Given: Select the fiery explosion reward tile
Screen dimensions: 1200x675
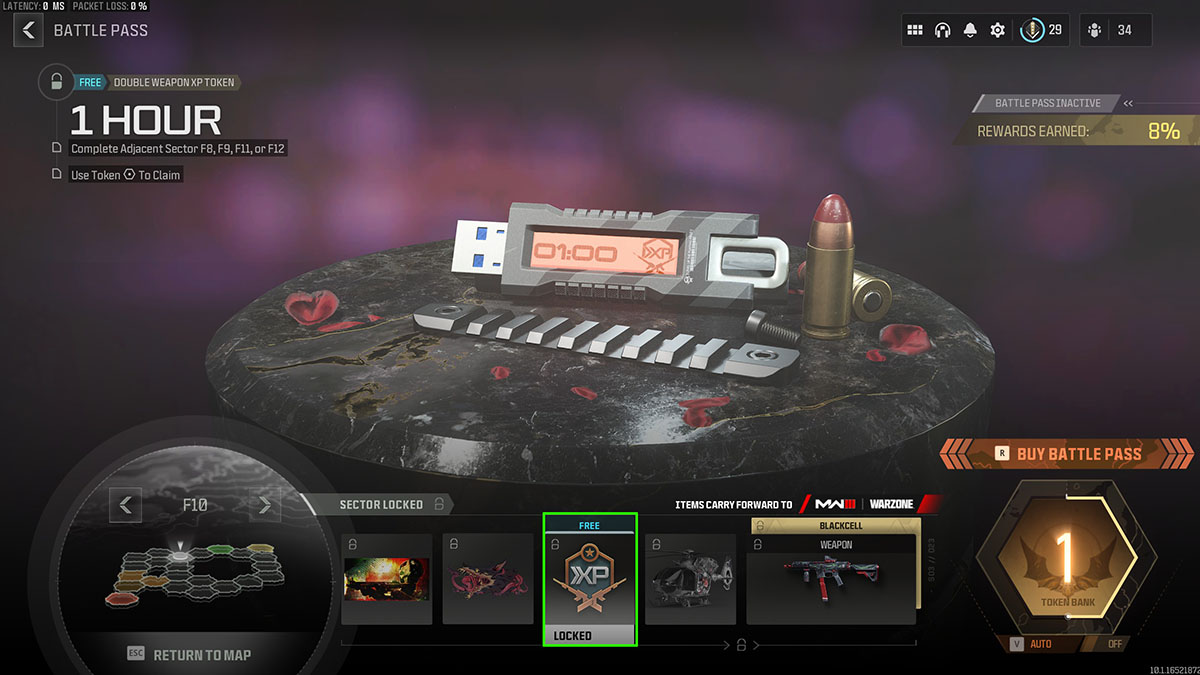Looking at the screenshot, I should tap(387, 579).
